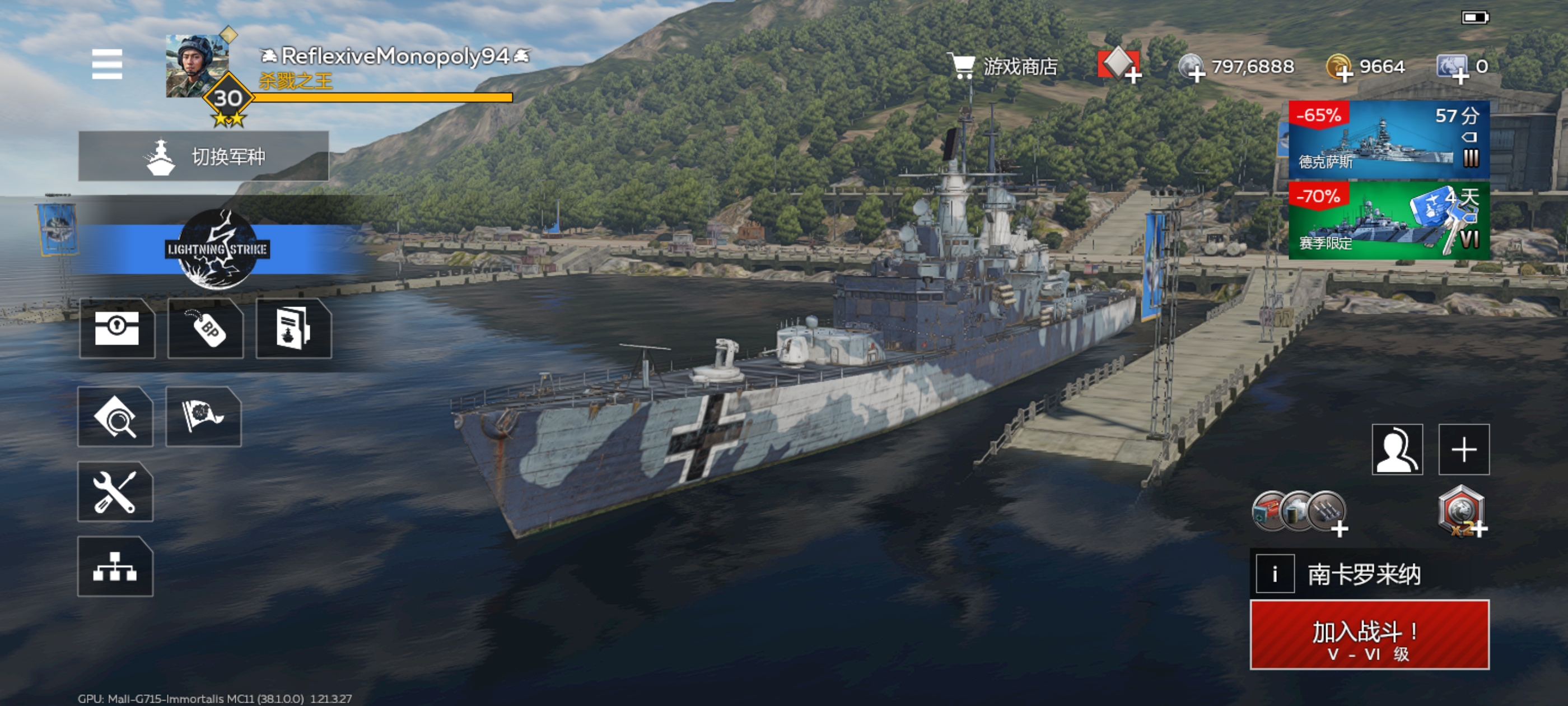The image size is (1568, 706).
Task: Open the BP battle pass tag
Action: [x=206, y=329]
